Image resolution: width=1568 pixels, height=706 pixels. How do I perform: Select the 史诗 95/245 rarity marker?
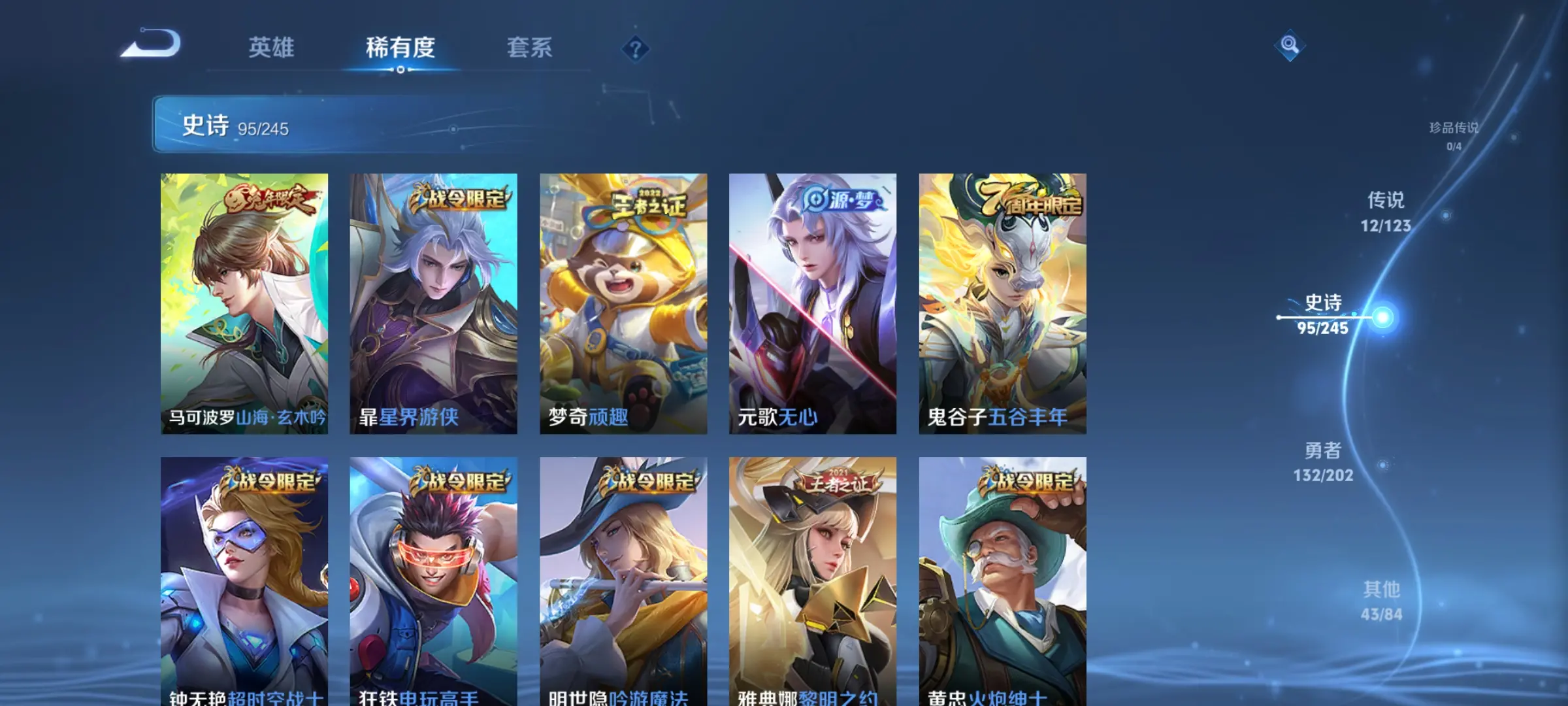(x=1323, y=315)
